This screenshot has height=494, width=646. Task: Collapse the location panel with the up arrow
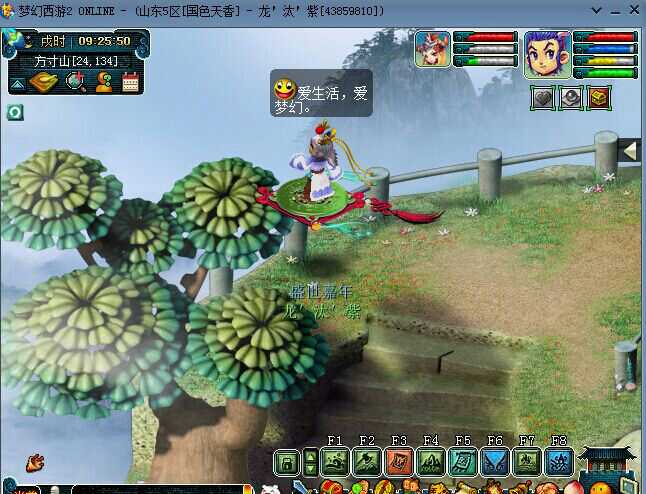(18, 84)
